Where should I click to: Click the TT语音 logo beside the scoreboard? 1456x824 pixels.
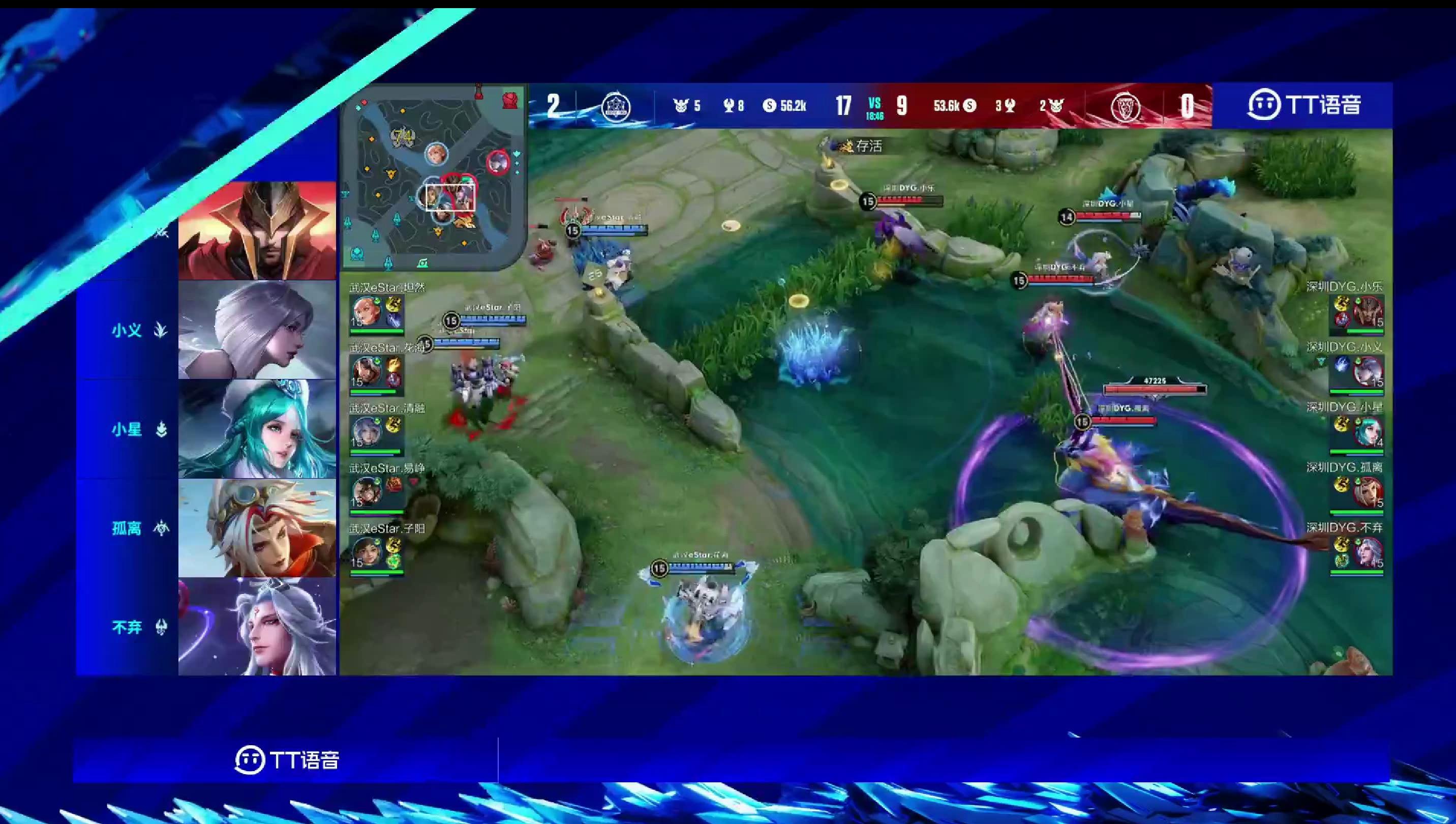(1303, 105)
